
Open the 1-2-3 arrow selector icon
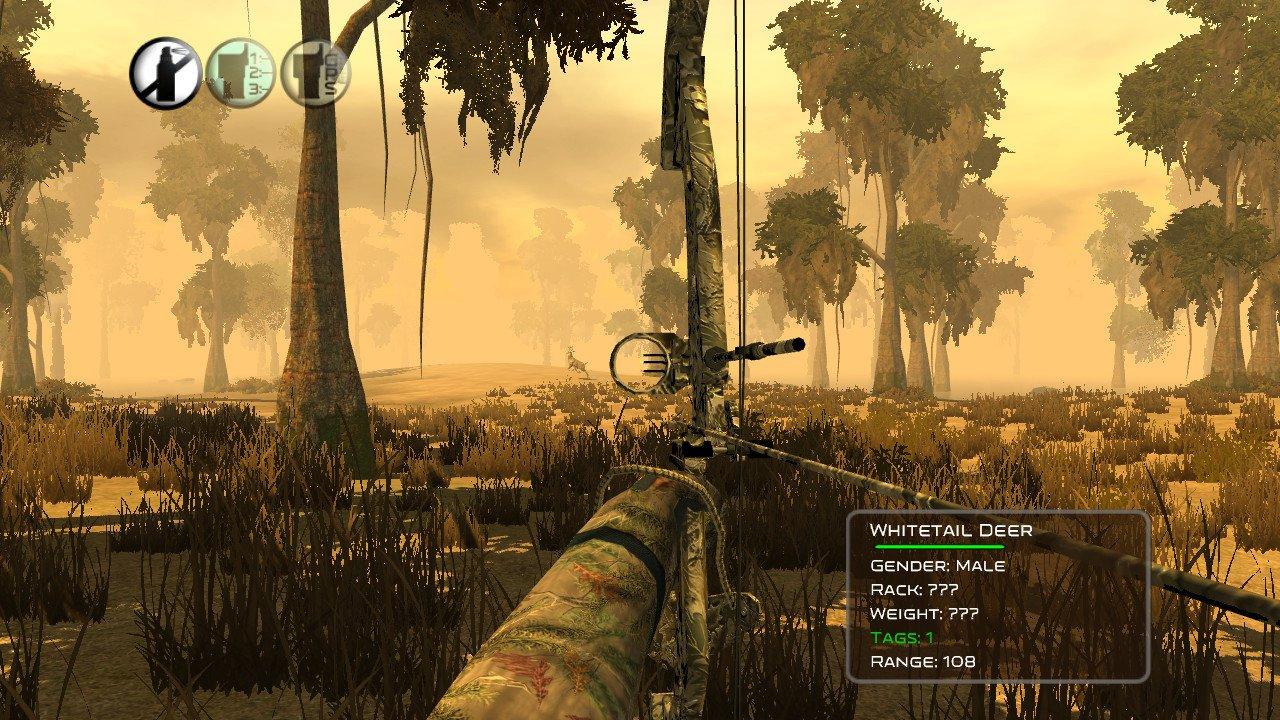point(238,70)
